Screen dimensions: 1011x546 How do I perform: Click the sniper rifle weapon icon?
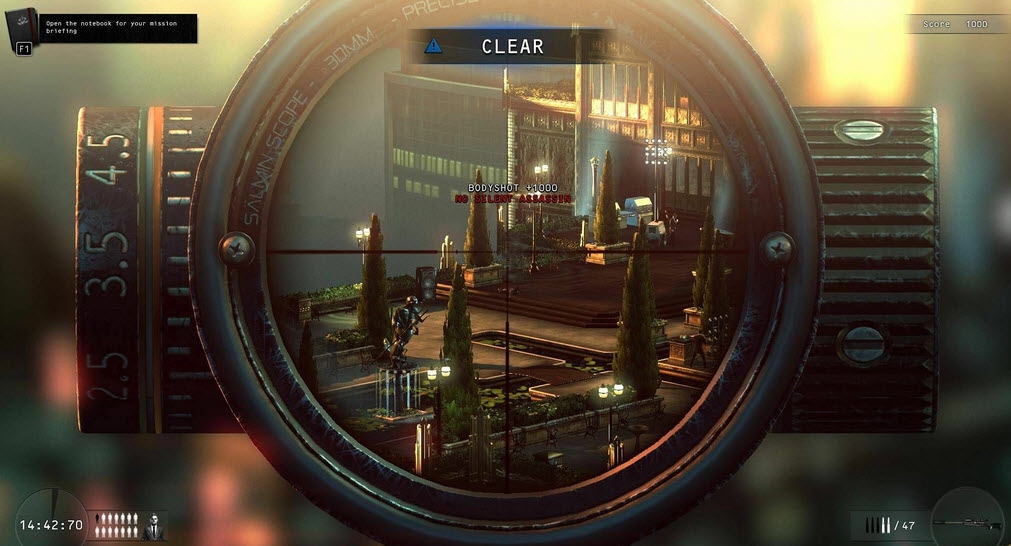[966, 524]
